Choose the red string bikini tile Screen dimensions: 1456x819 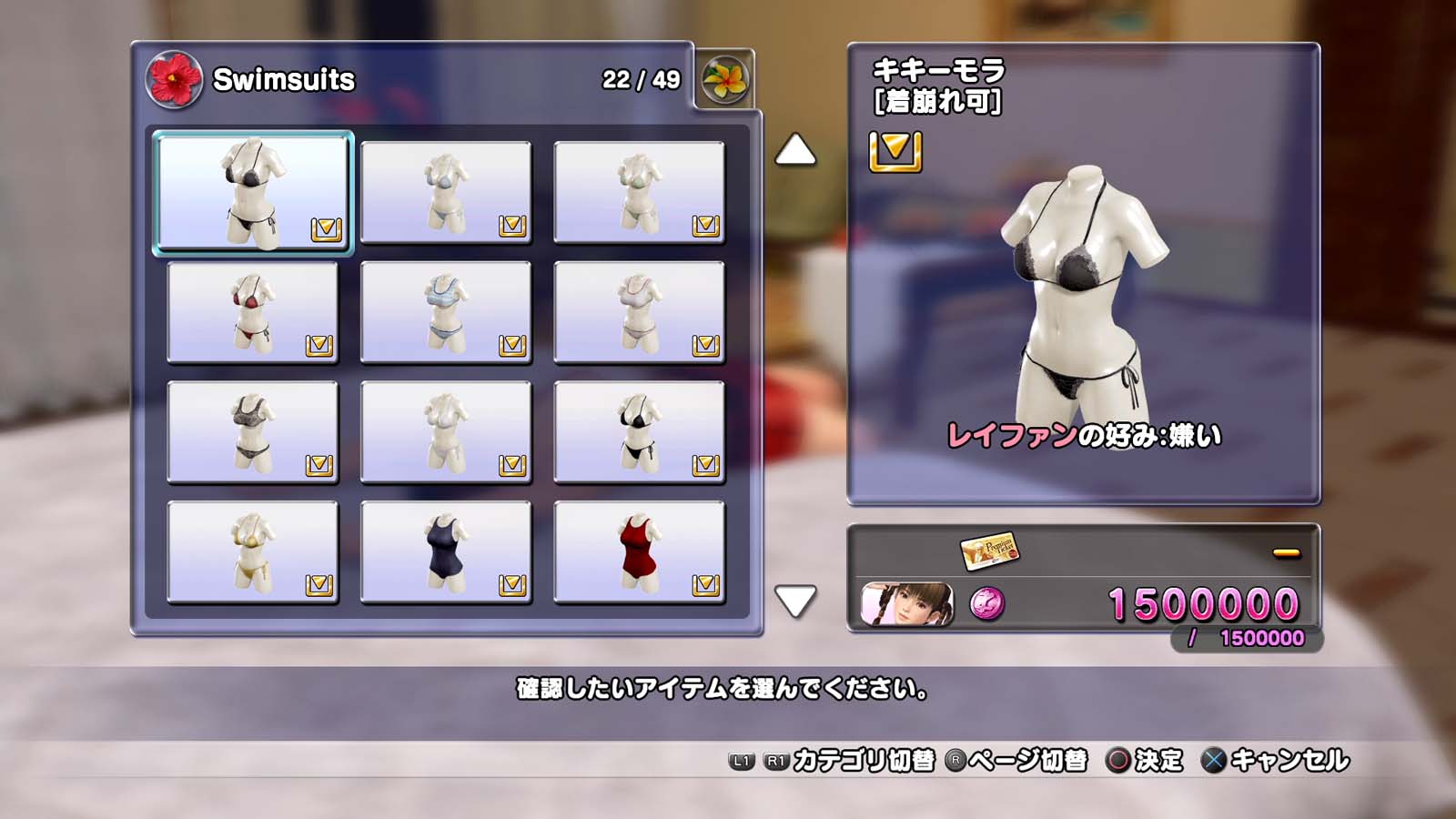(253, 313)
